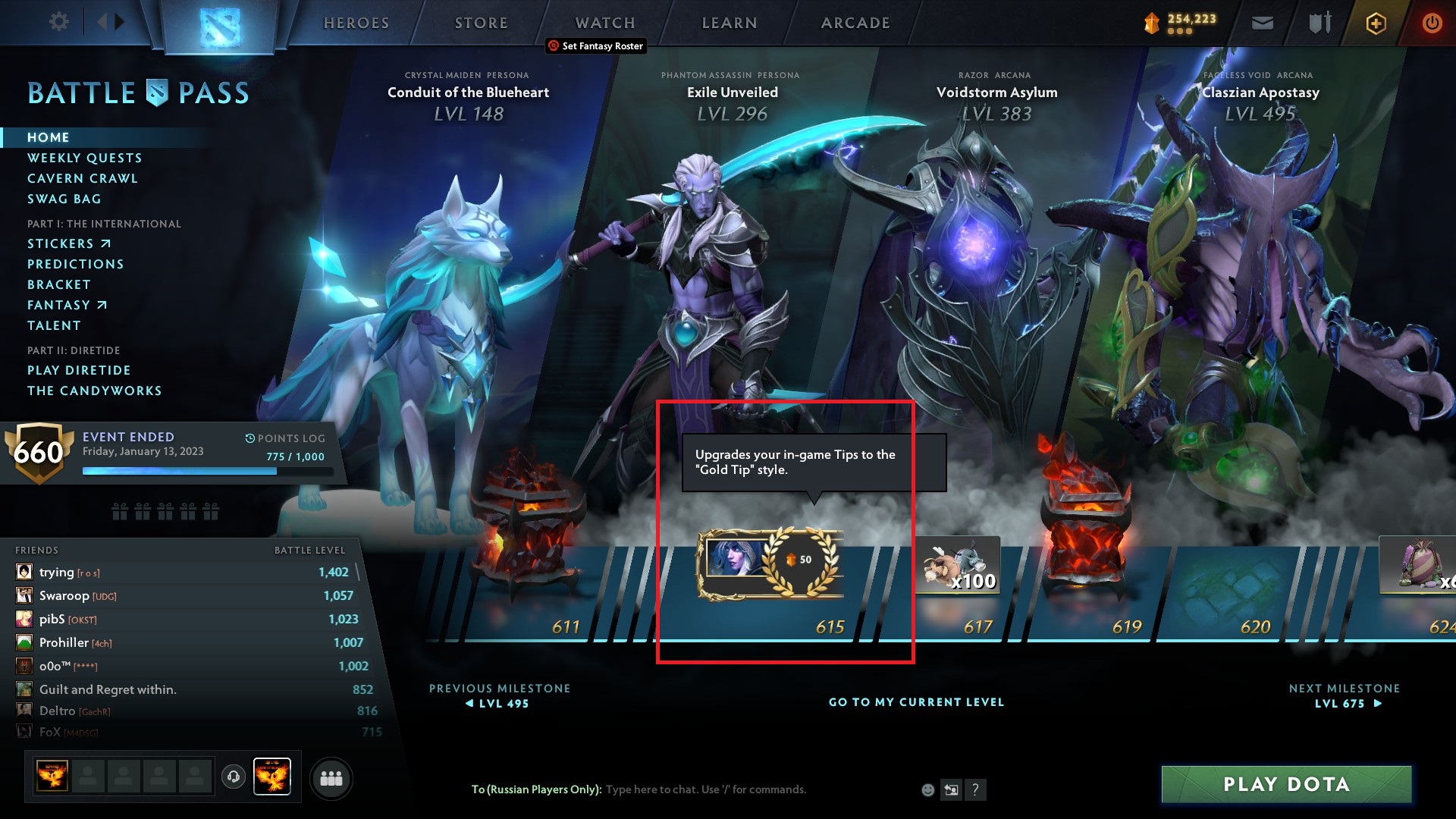Click the red power button to log out

pyautogui.click(x=1432, y=23)
